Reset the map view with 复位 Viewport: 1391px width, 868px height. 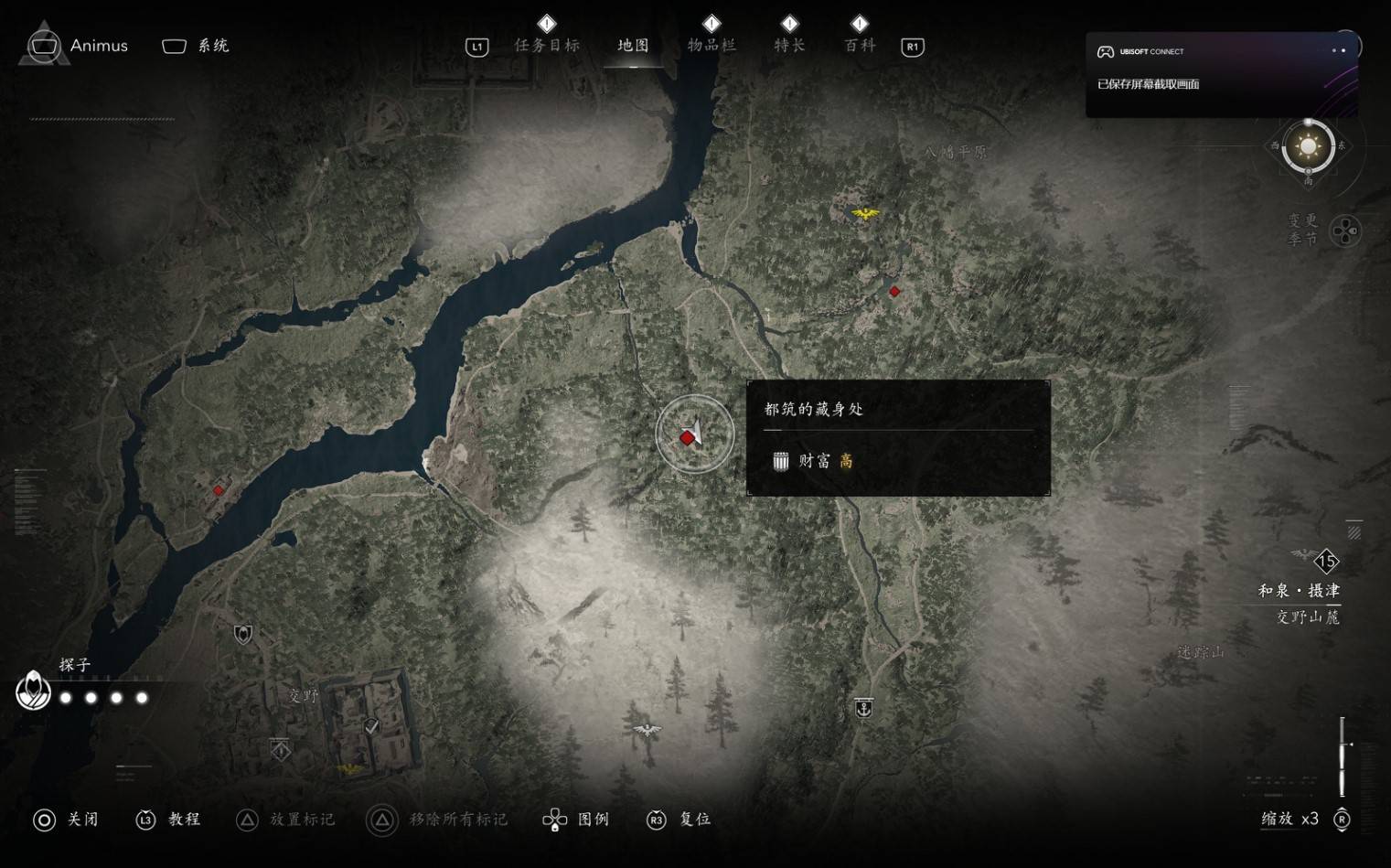tap(679, 820)
